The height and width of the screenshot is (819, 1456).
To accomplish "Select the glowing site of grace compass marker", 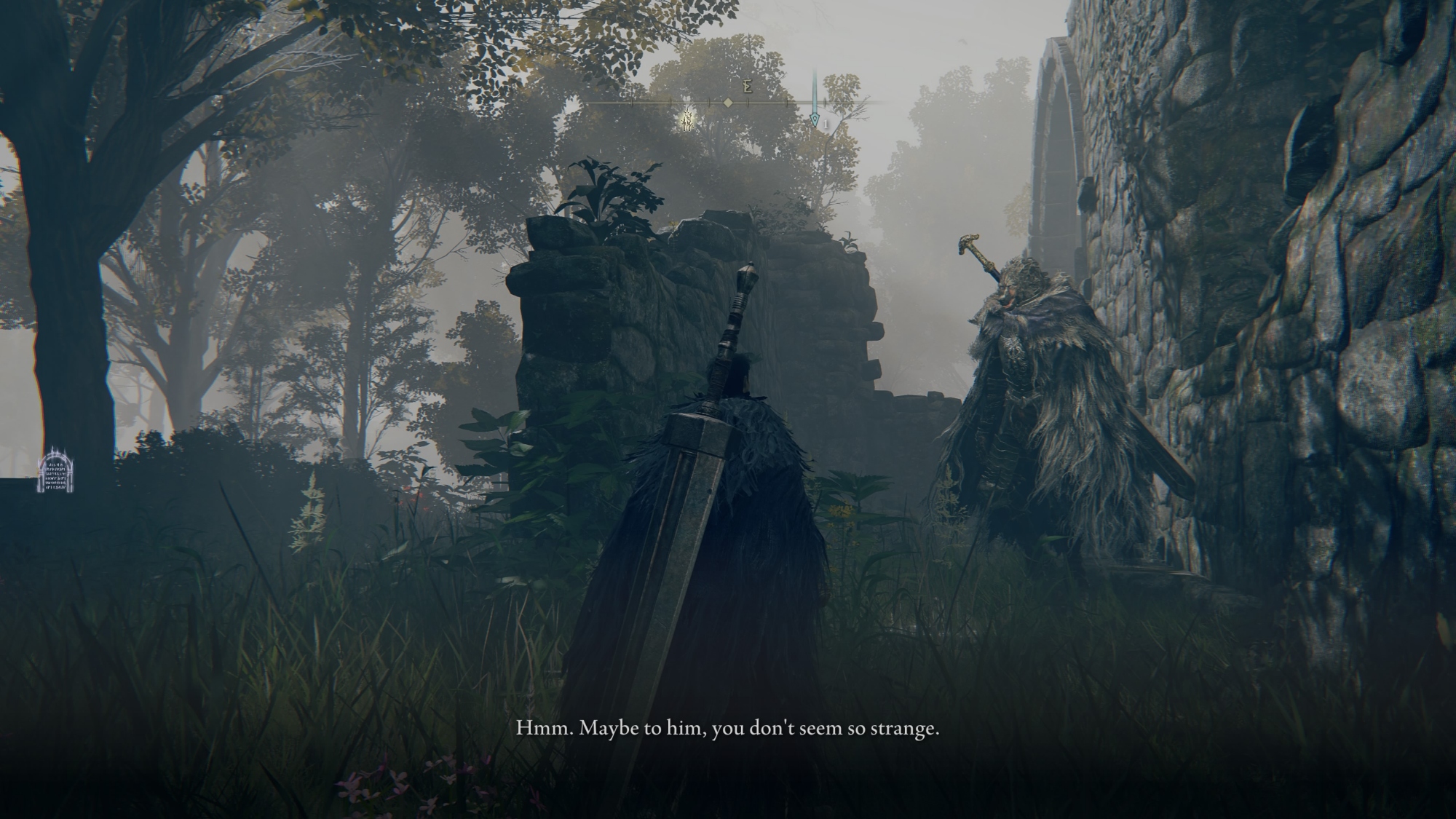I will point(687,119).
